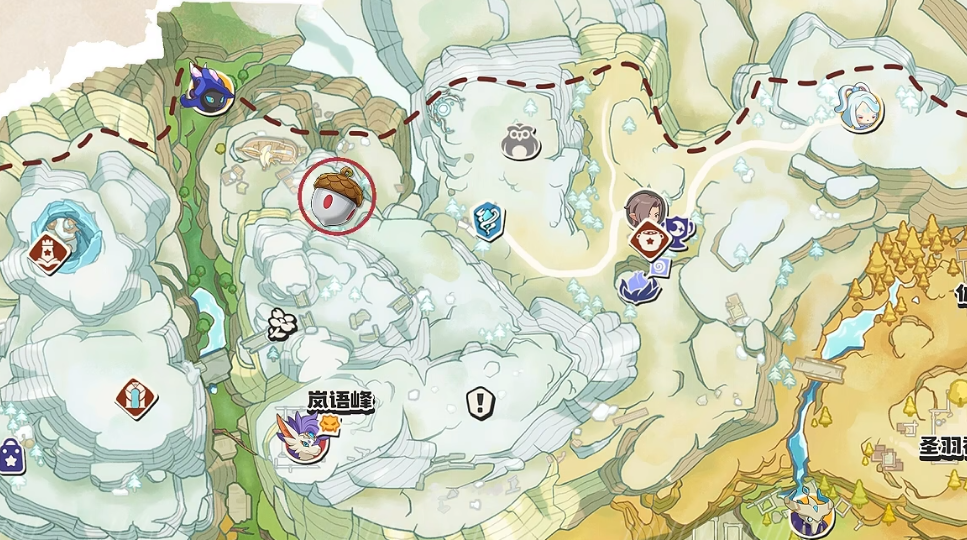Open the red diamond castle tower marker
967x540 pixels.
(47, 252)
